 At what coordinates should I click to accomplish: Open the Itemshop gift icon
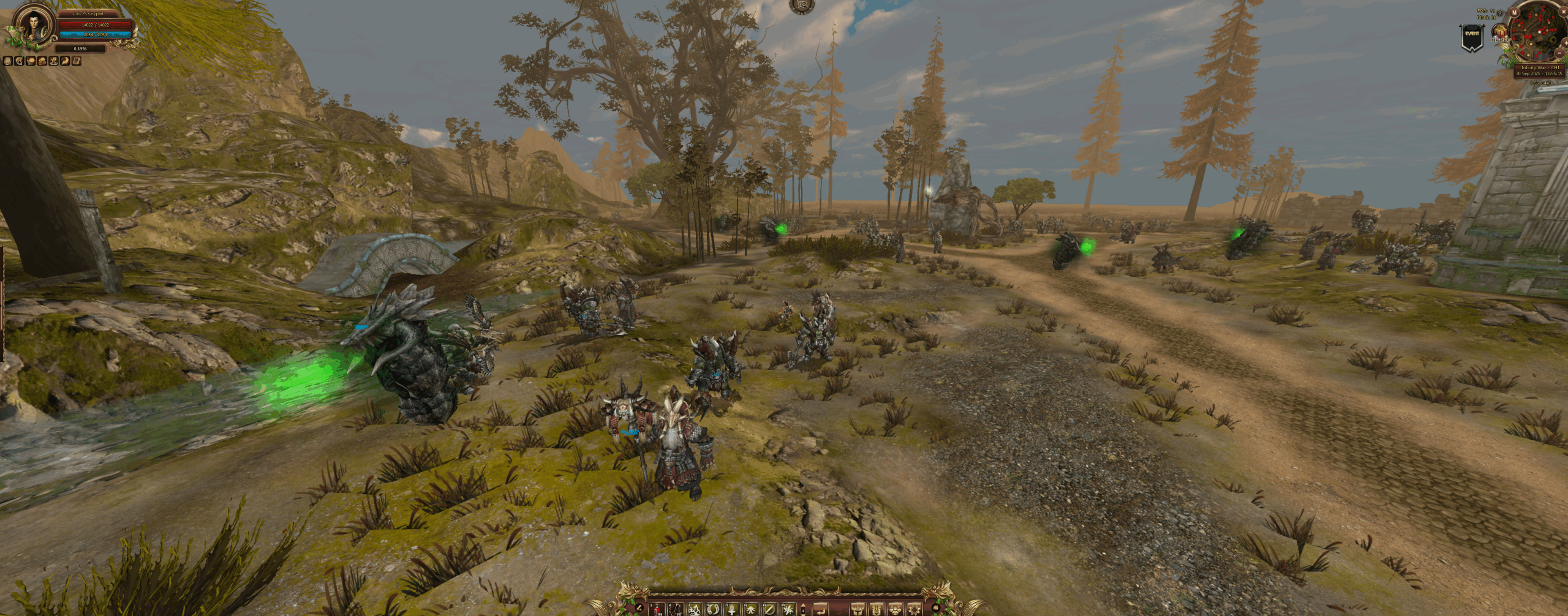(x=1500, y=32)
